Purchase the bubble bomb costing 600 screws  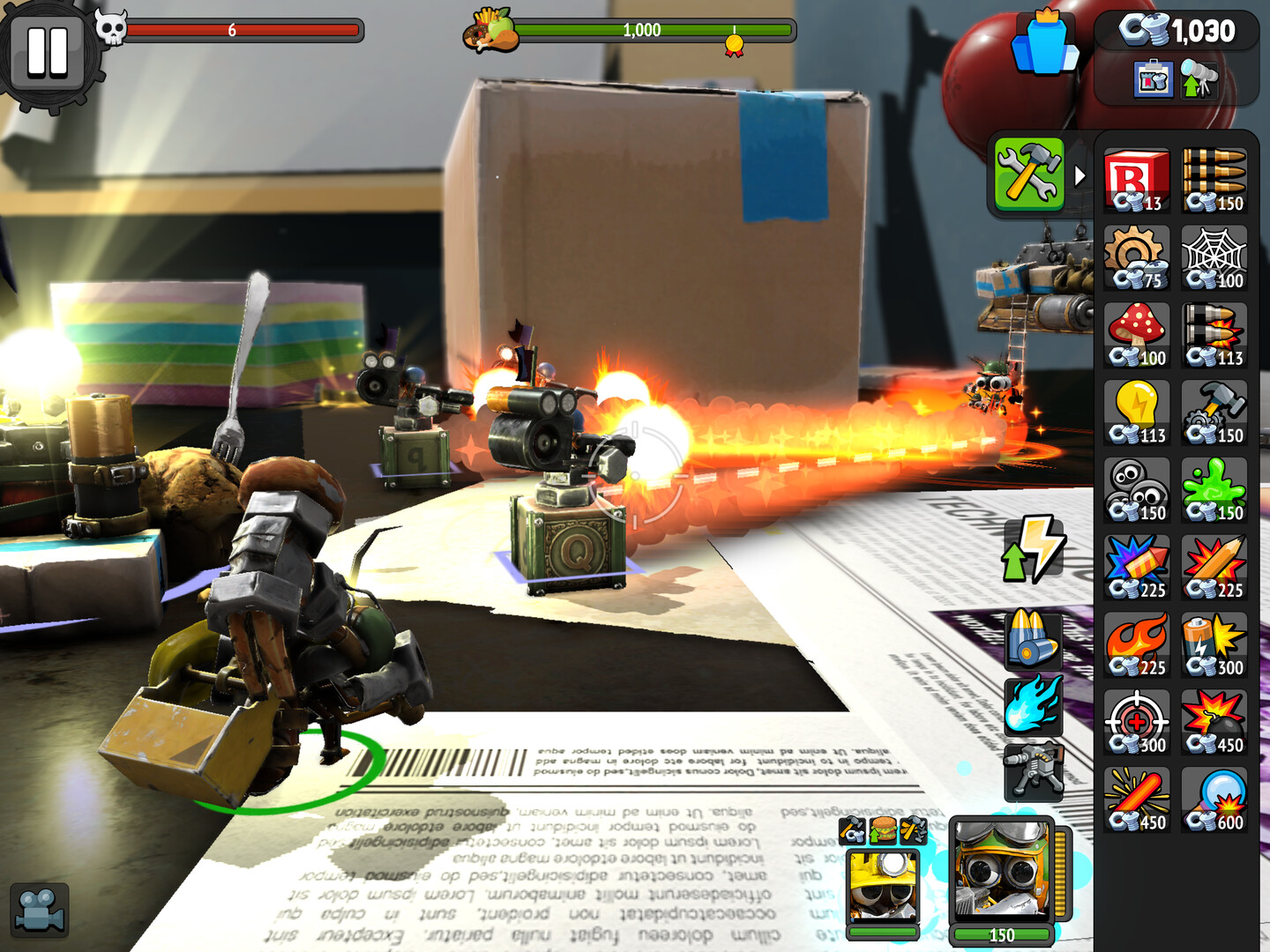click(1213, 796)
